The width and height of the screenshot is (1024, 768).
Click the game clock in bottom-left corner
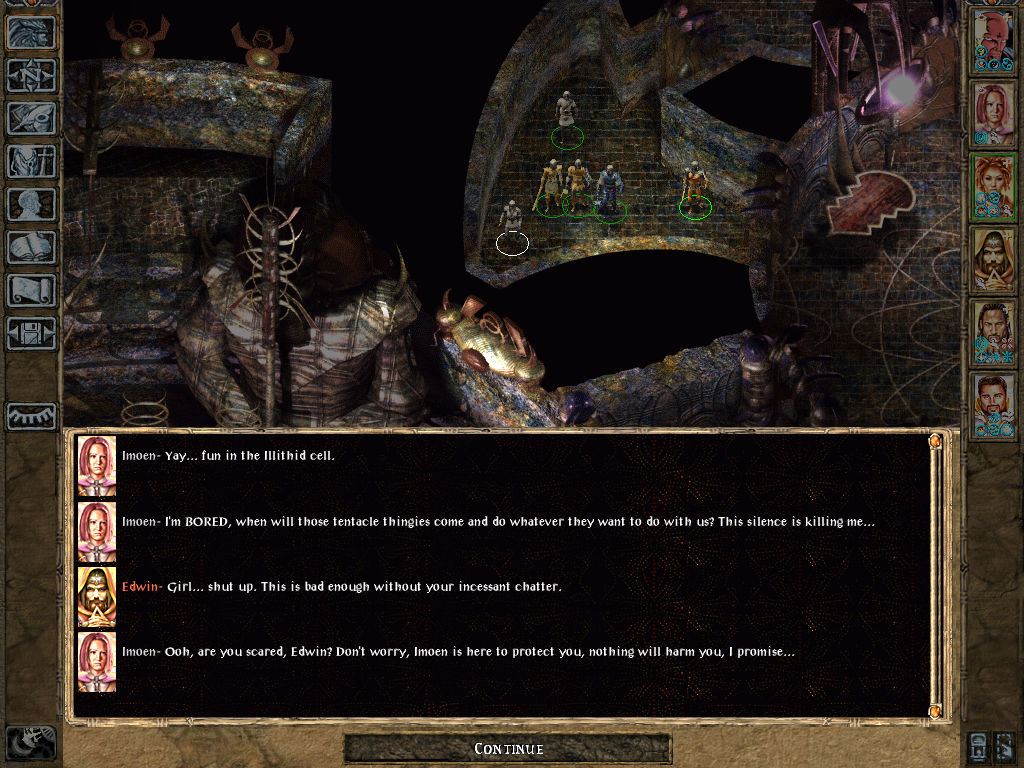tap(30, 742)
